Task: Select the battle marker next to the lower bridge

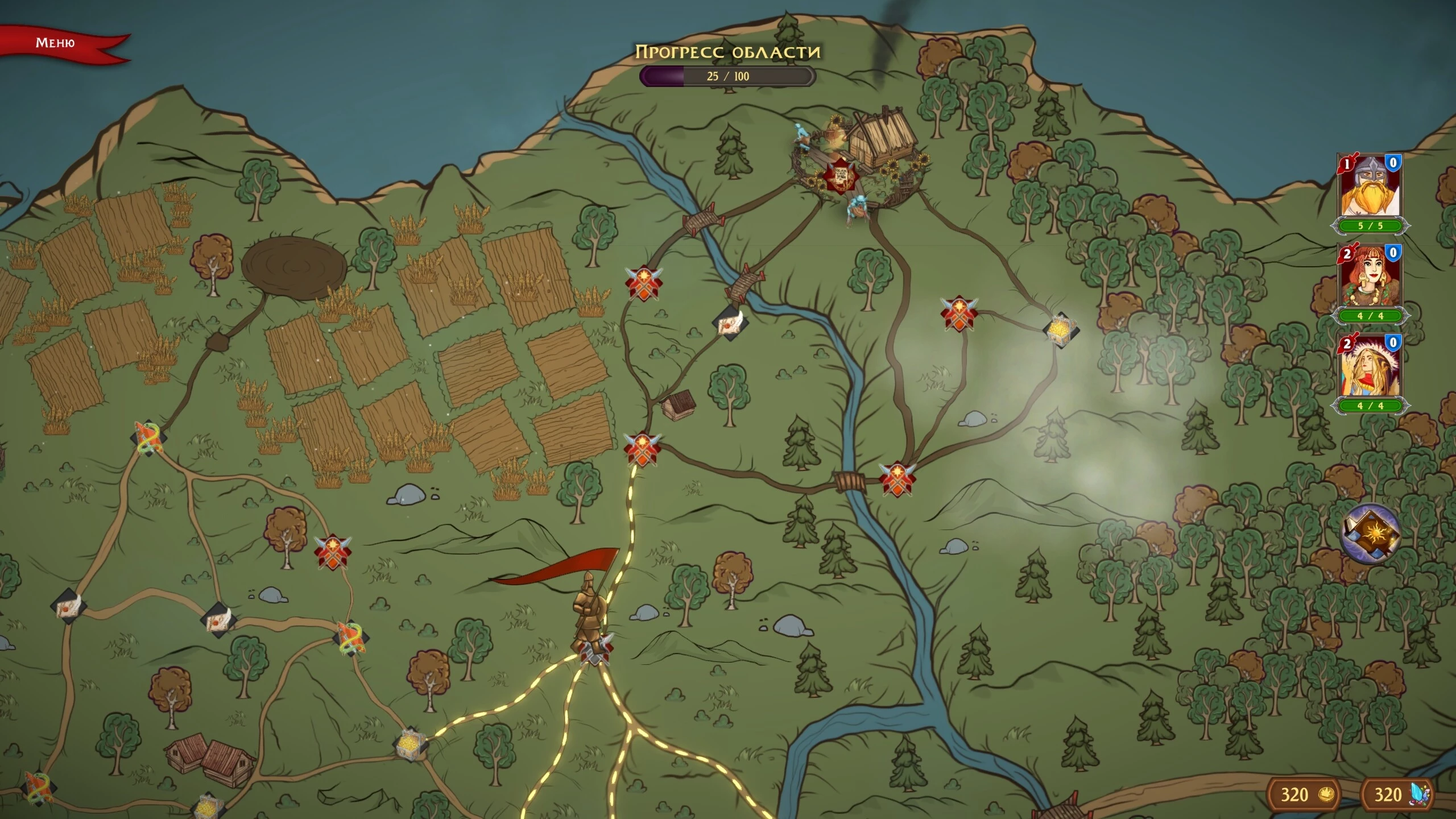Action: 897,478
